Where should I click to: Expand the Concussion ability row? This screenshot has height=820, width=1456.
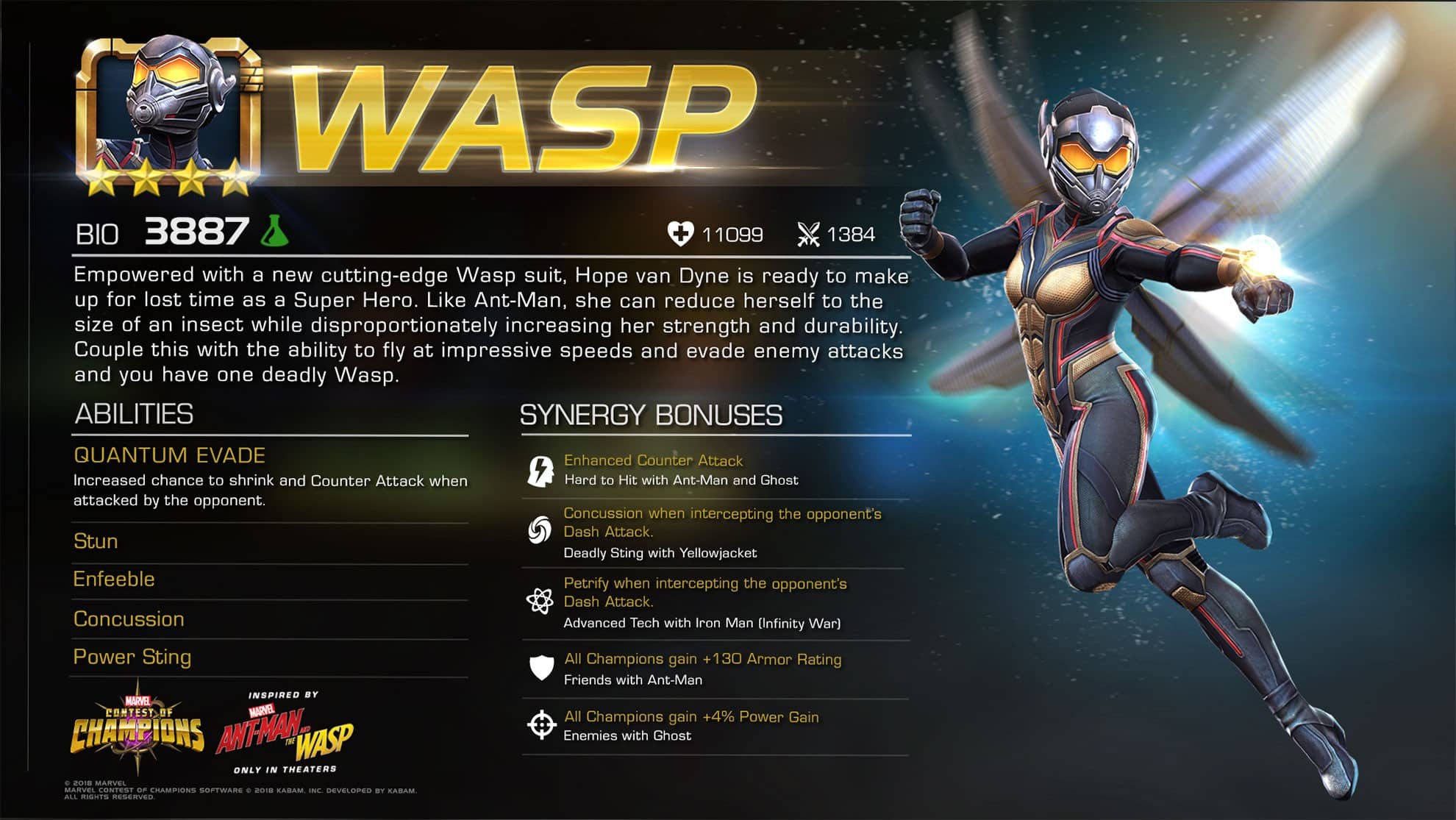click(x=129, y=619)
